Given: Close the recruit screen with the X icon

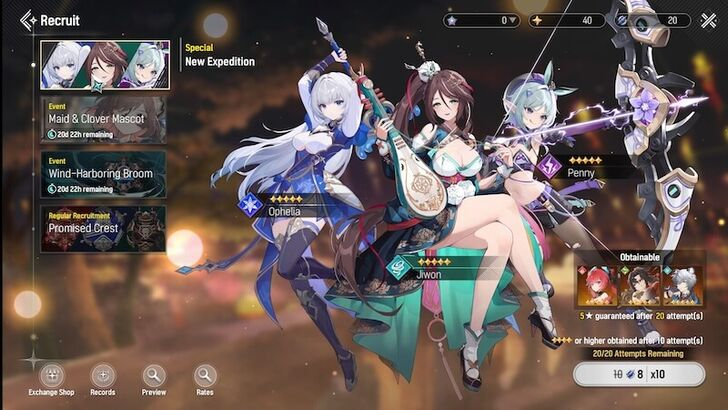Looking at the screenshot, I should click(709, 20).
